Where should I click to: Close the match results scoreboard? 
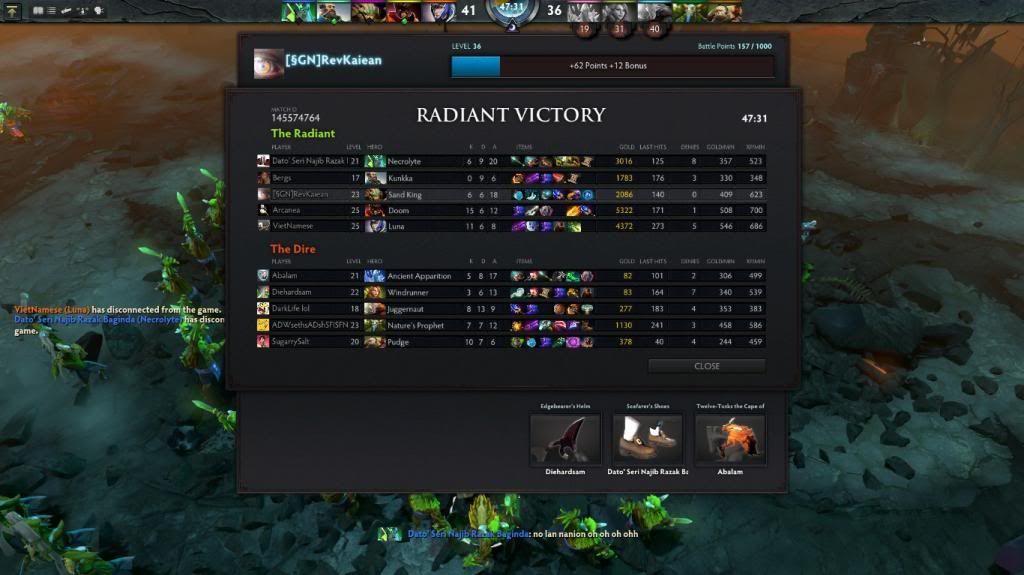click(706, 366)
